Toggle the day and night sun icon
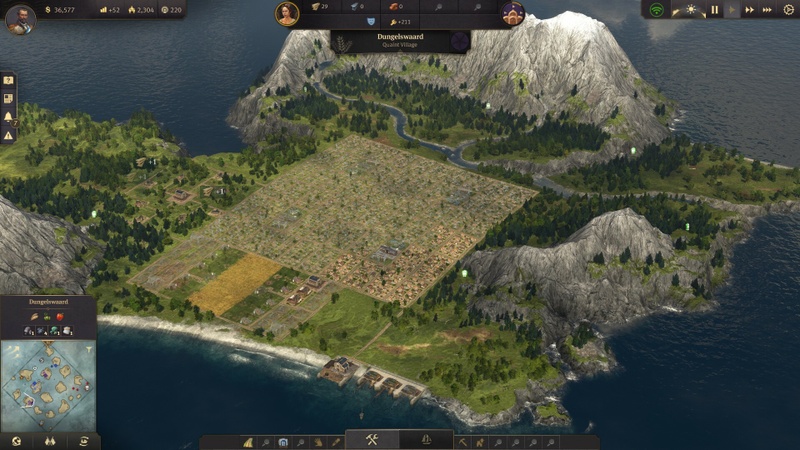Image resolution: width=800 pixels, height=450 pixels. pos(691,10)
